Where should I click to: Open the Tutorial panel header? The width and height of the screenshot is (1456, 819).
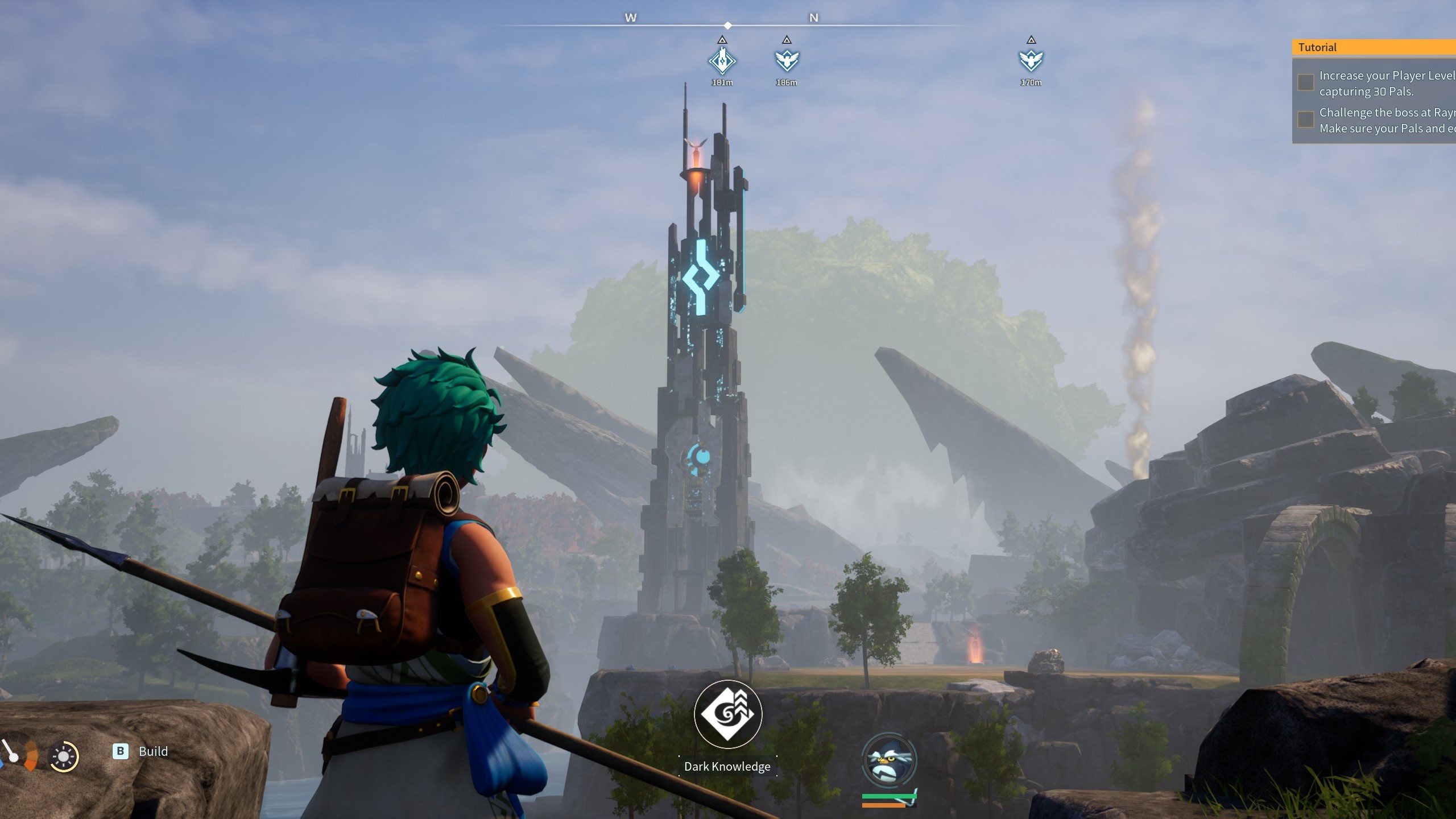click(x=1374, y=47)
